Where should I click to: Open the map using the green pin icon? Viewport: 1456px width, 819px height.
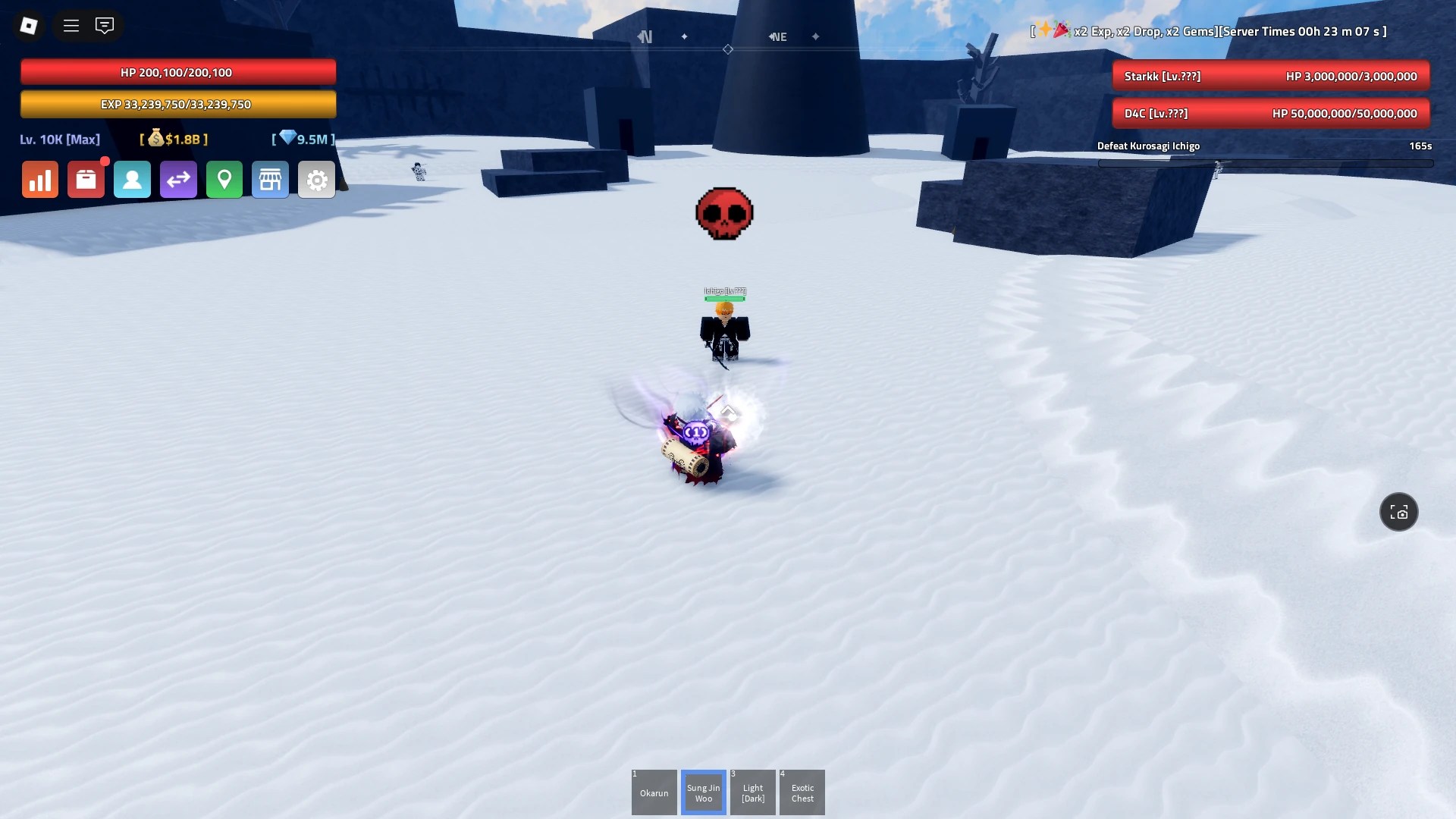click(x=224, y=180)
